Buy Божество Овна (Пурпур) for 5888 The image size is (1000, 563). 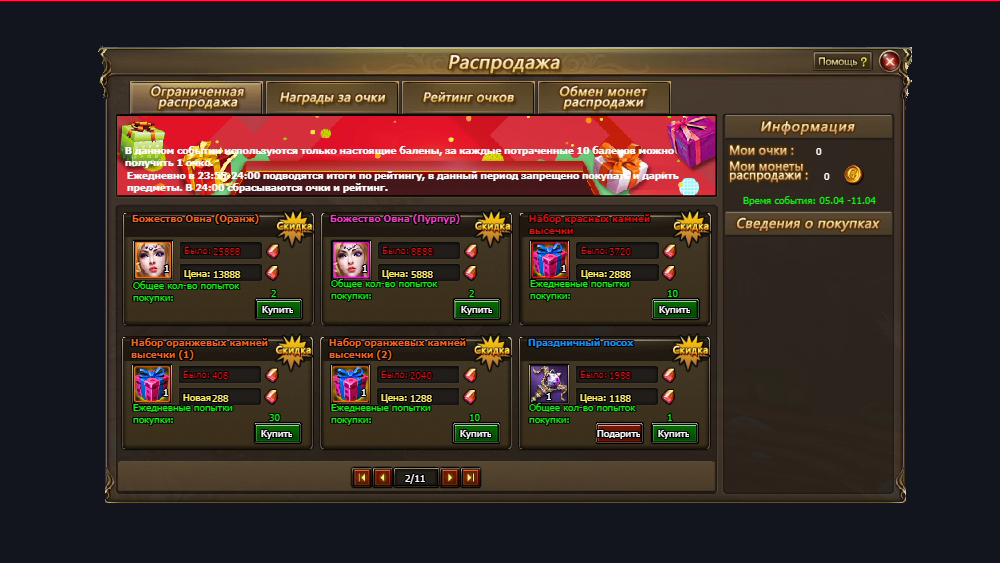[477, 310]
